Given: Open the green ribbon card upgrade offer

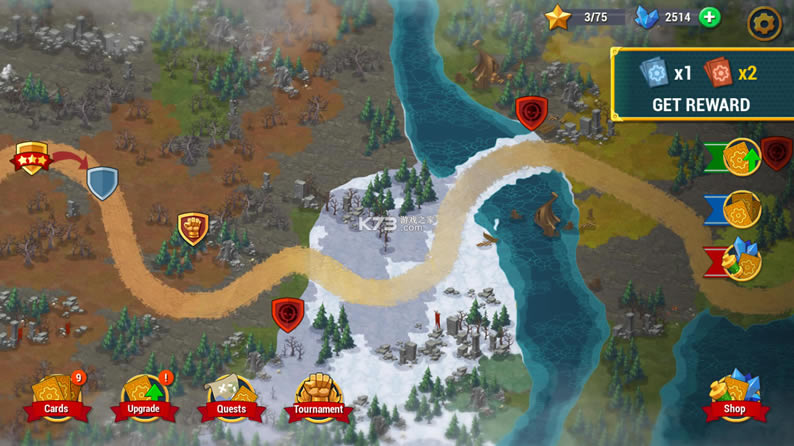Looking at the screenshot, I should tap(741, 157).
